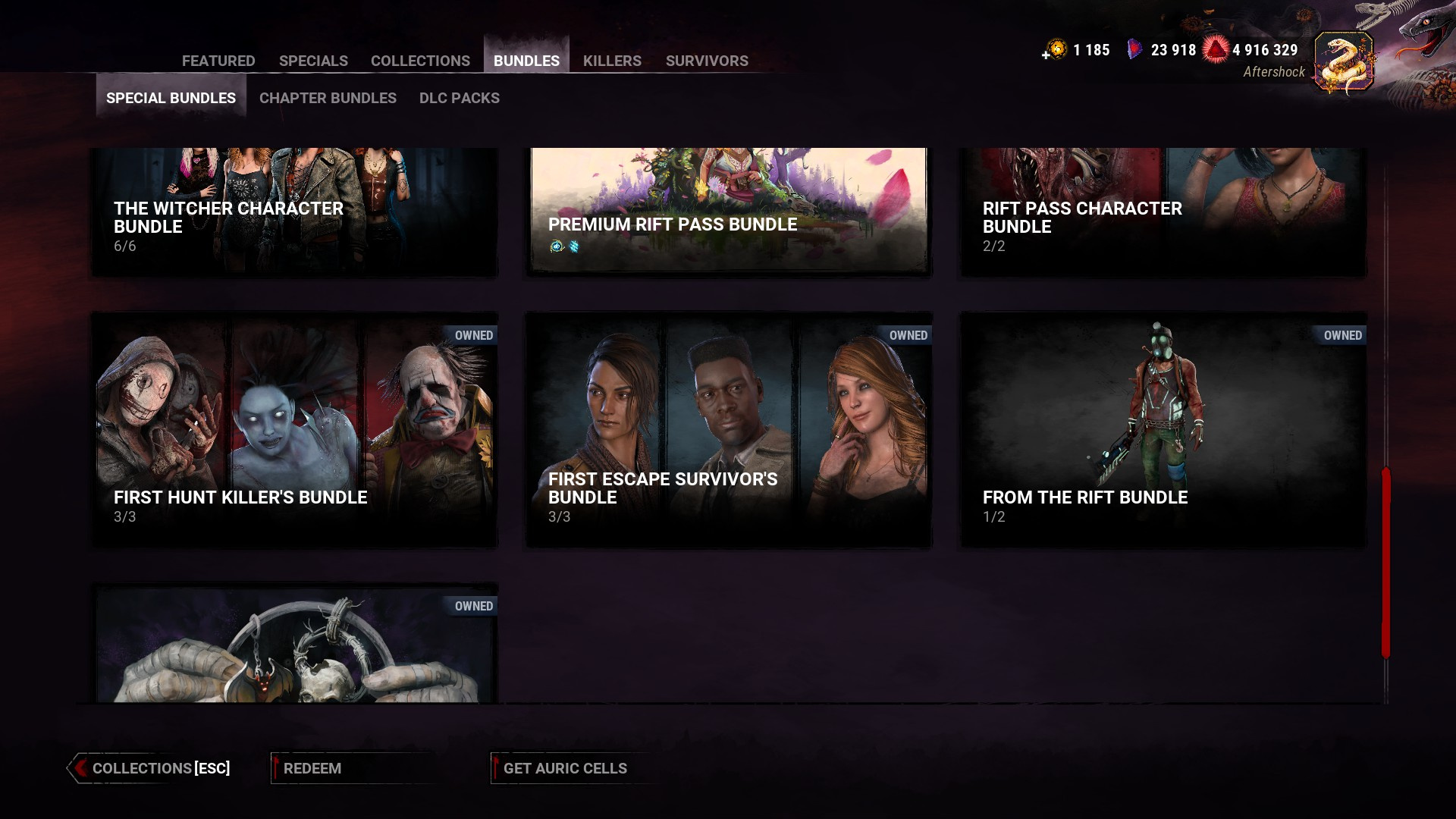The width and height of the screenshot is (1456, 819).
Task: Open The Witcher Character Bundle
Action: [294, 212]
